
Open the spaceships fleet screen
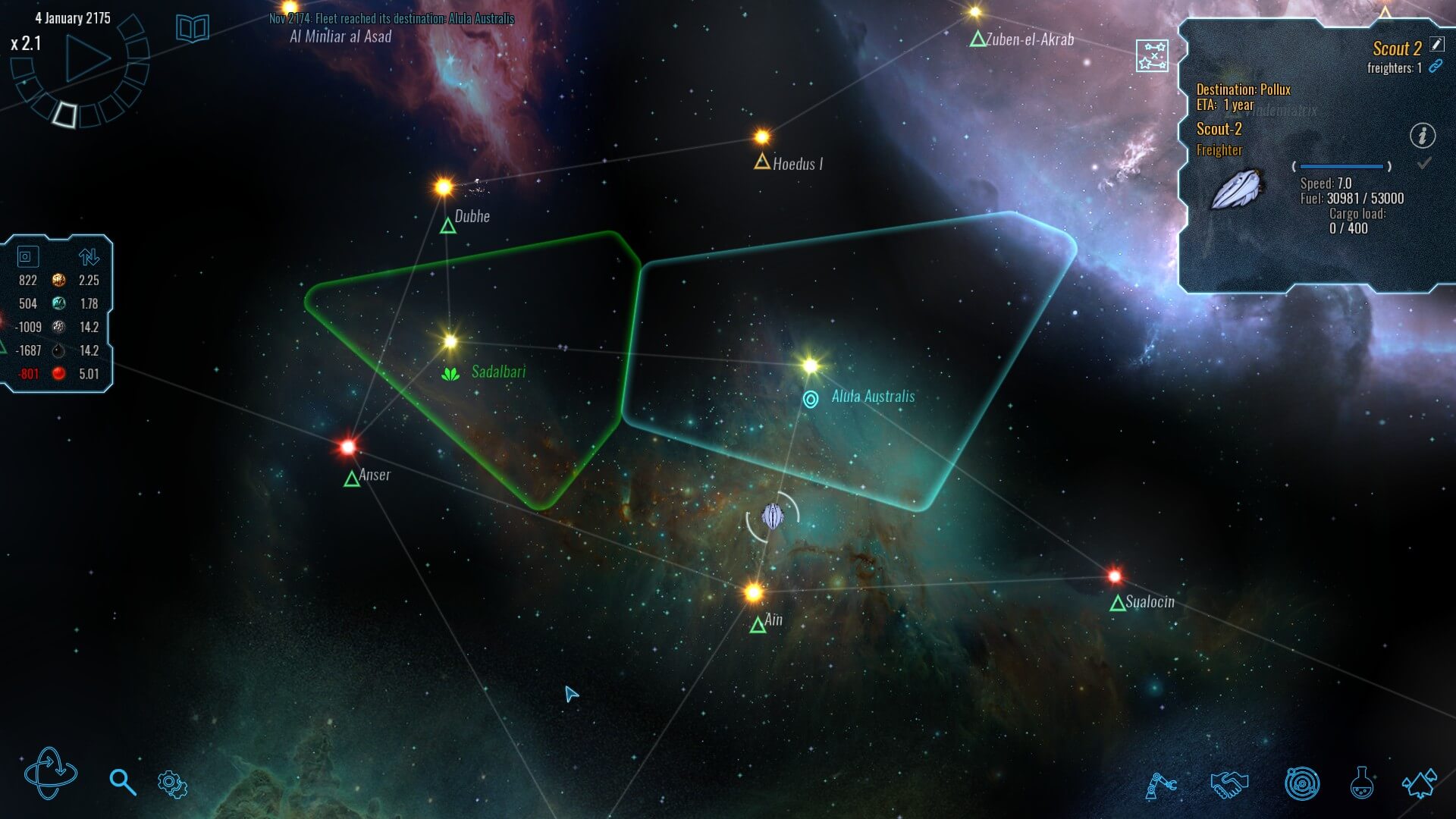coord(1419,783)
